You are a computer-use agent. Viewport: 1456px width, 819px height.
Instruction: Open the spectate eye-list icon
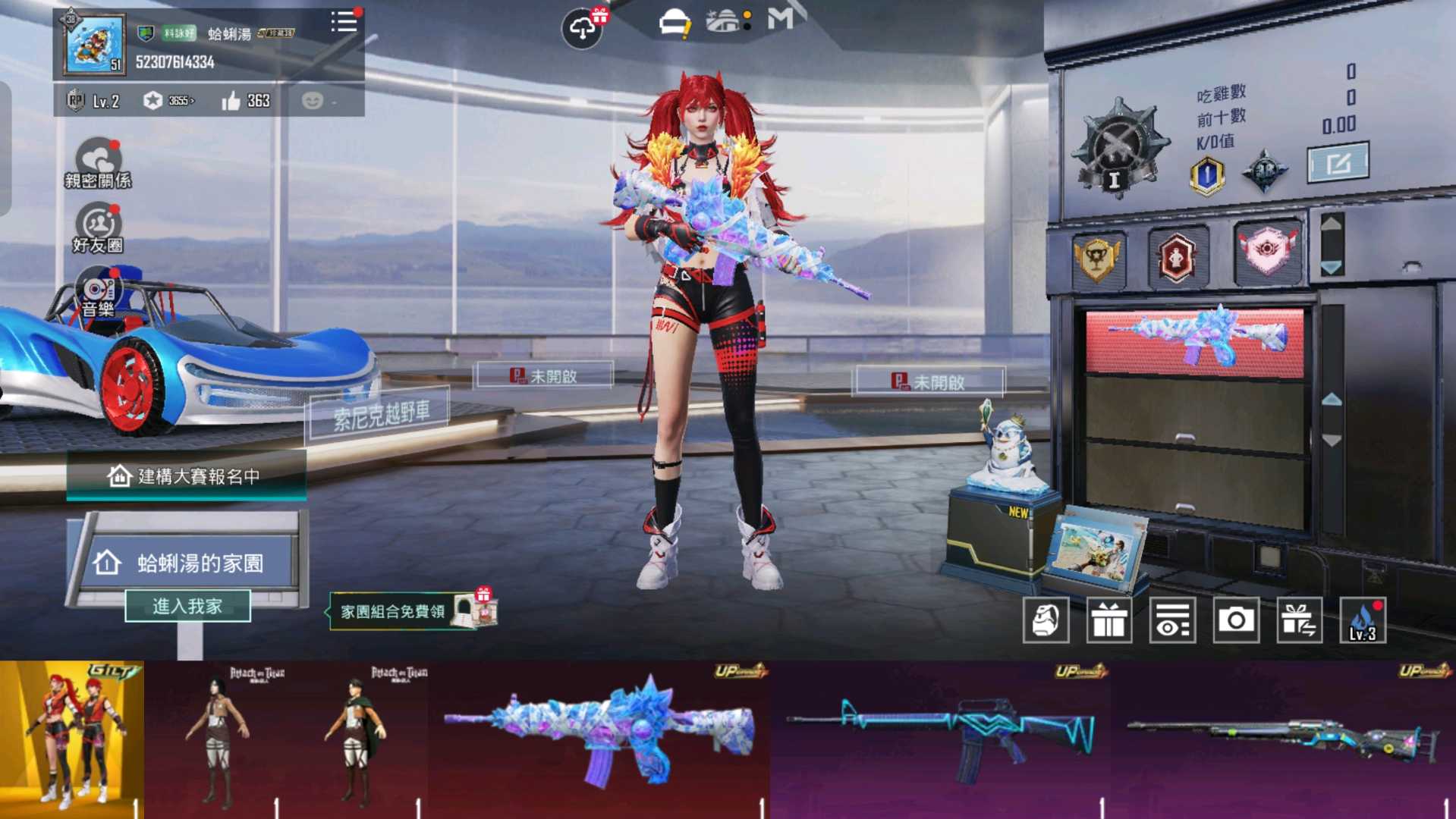(x=1173, y=620)
